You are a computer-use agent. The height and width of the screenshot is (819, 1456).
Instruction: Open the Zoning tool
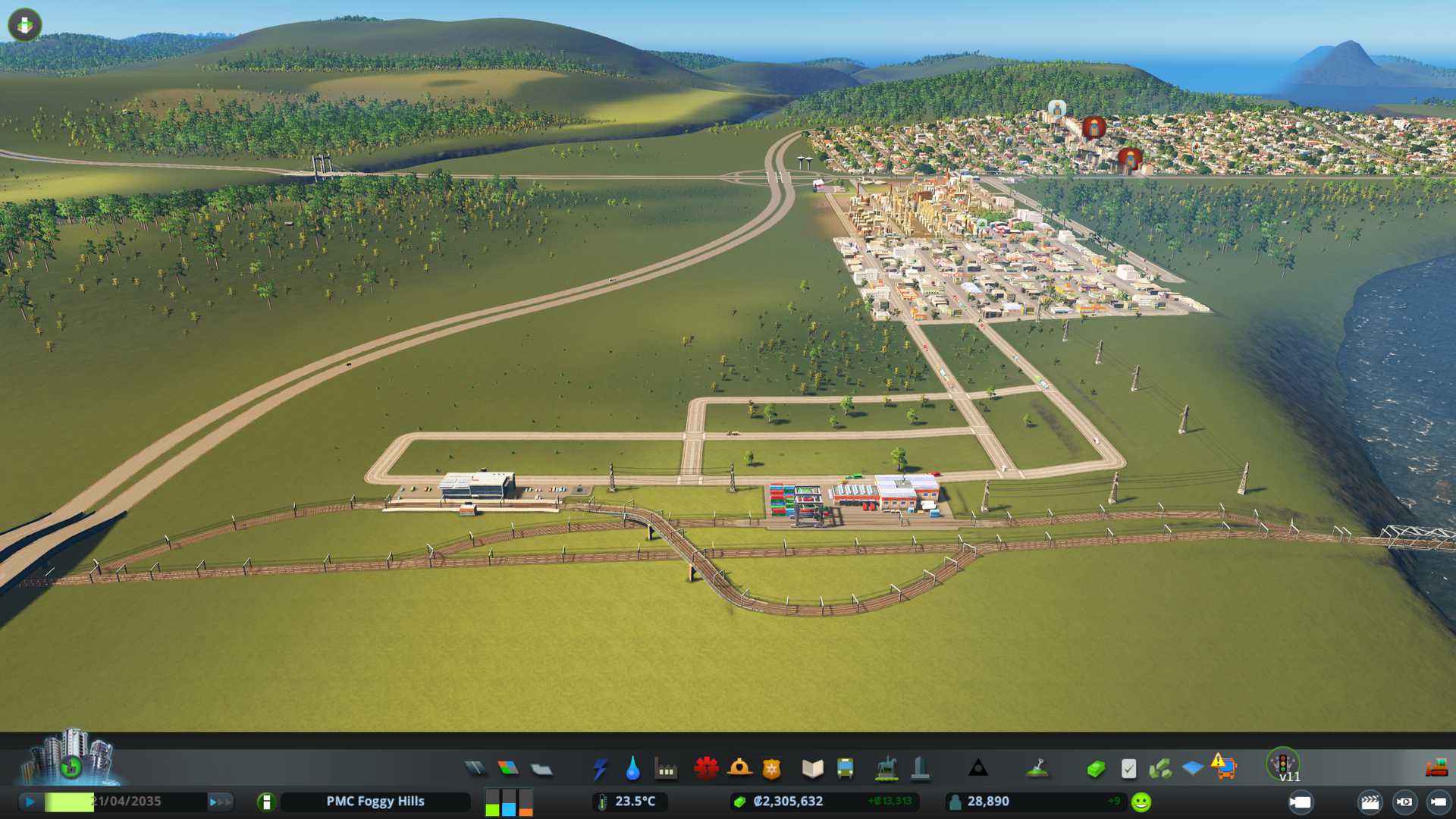tap(508, 769)
